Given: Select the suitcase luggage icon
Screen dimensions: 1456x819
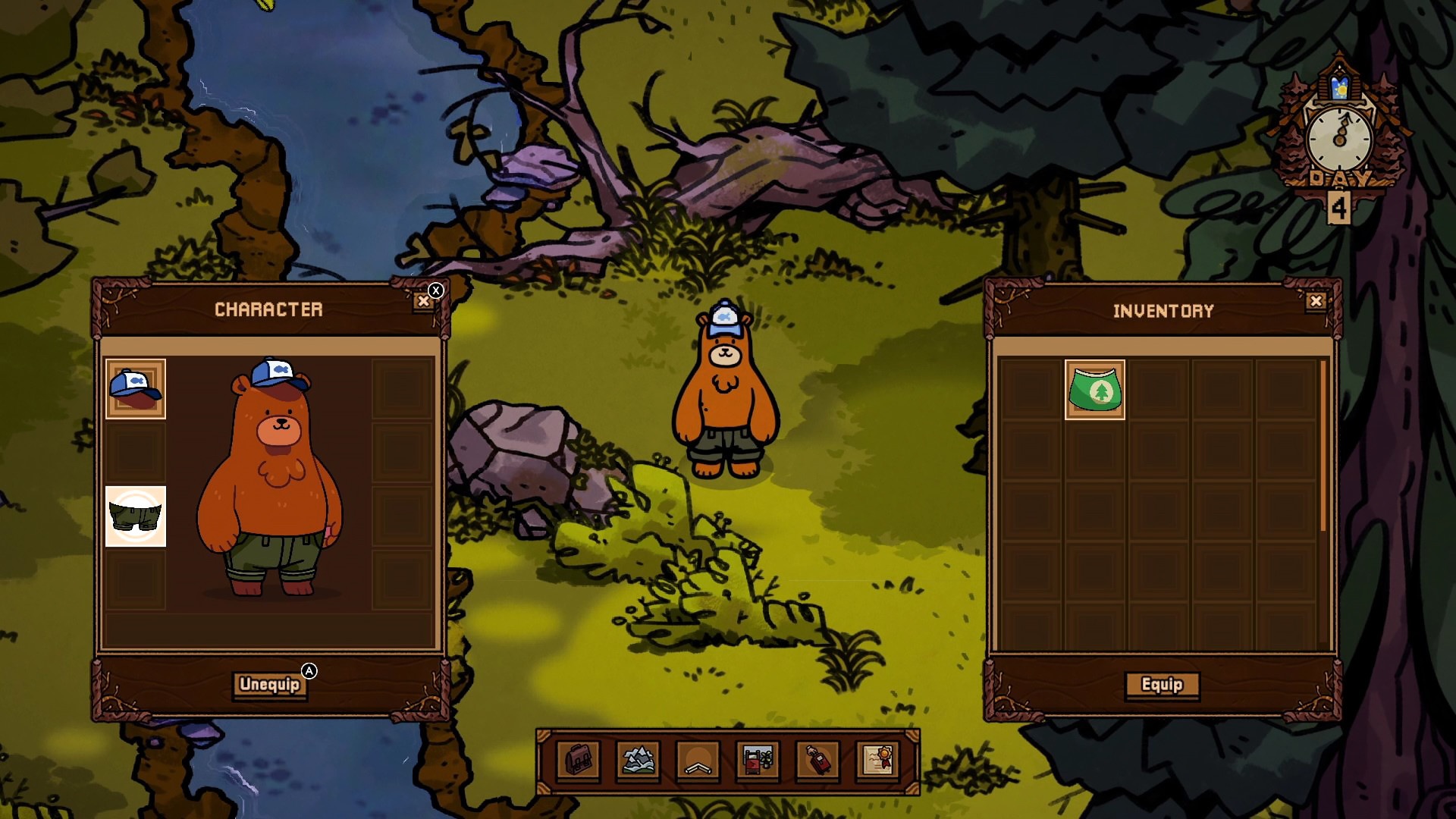Looking at the screenshot, I should coord(815,759).
